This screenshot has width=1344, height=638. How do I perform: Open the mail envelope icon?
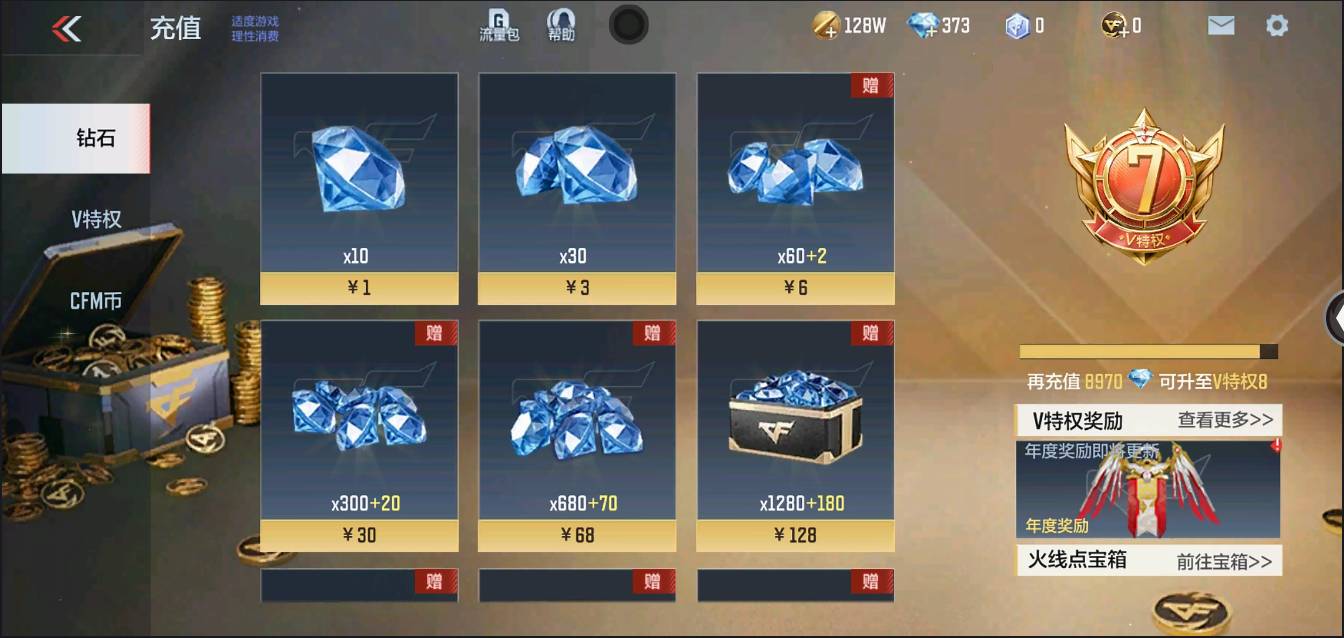pos(1221,26)
